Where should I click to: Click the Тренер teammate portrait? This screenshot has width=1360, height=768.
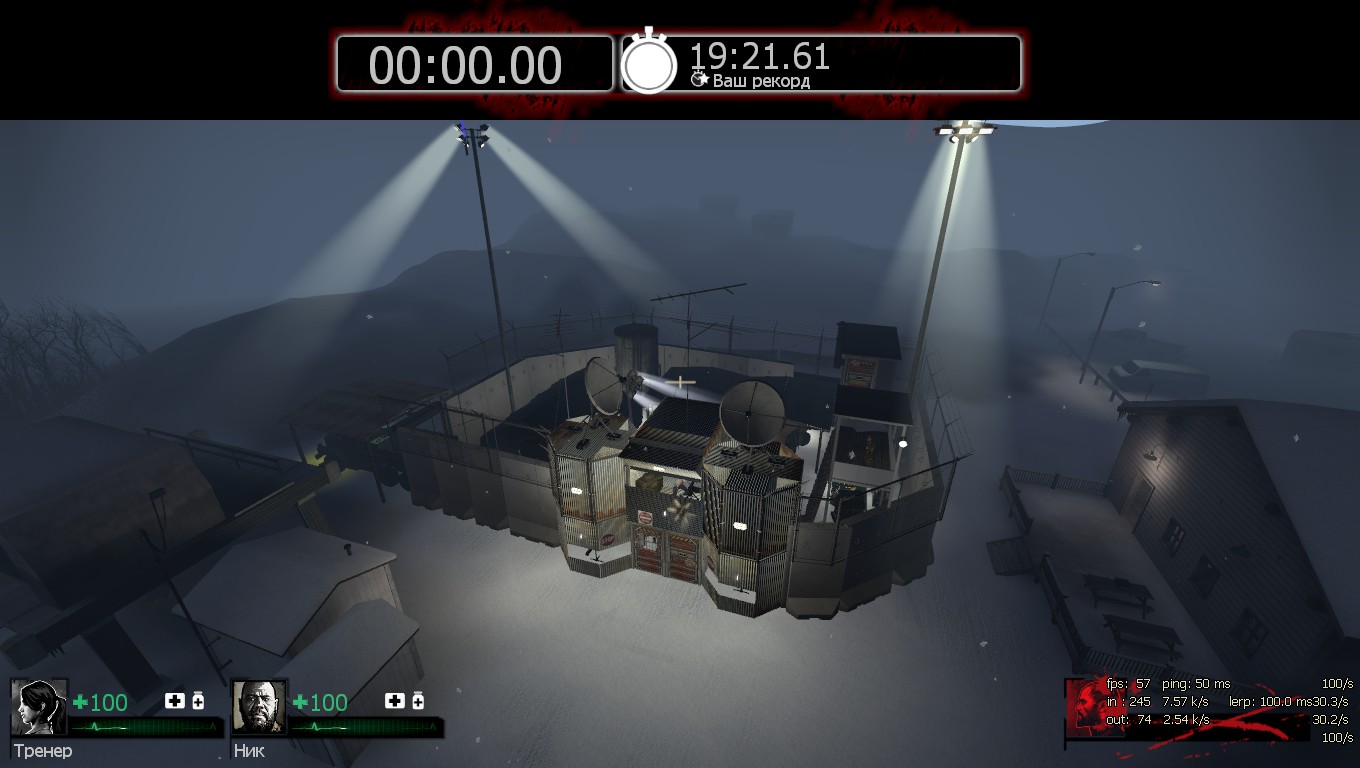(x=39, y=707)
